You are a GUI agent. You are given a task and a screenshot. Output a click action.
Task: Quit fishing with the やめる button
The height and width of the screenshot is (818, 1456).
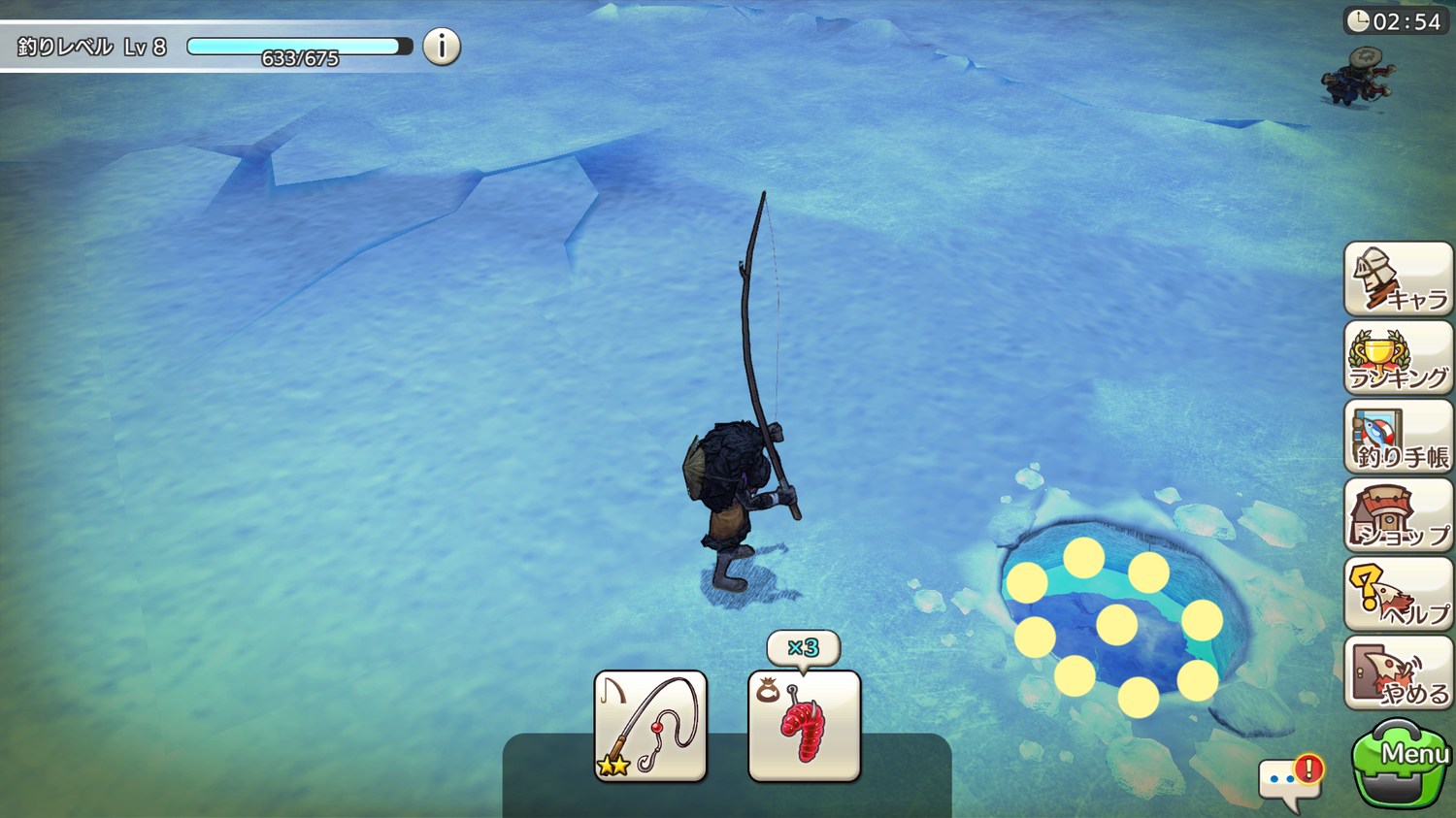coord(1398,673)
